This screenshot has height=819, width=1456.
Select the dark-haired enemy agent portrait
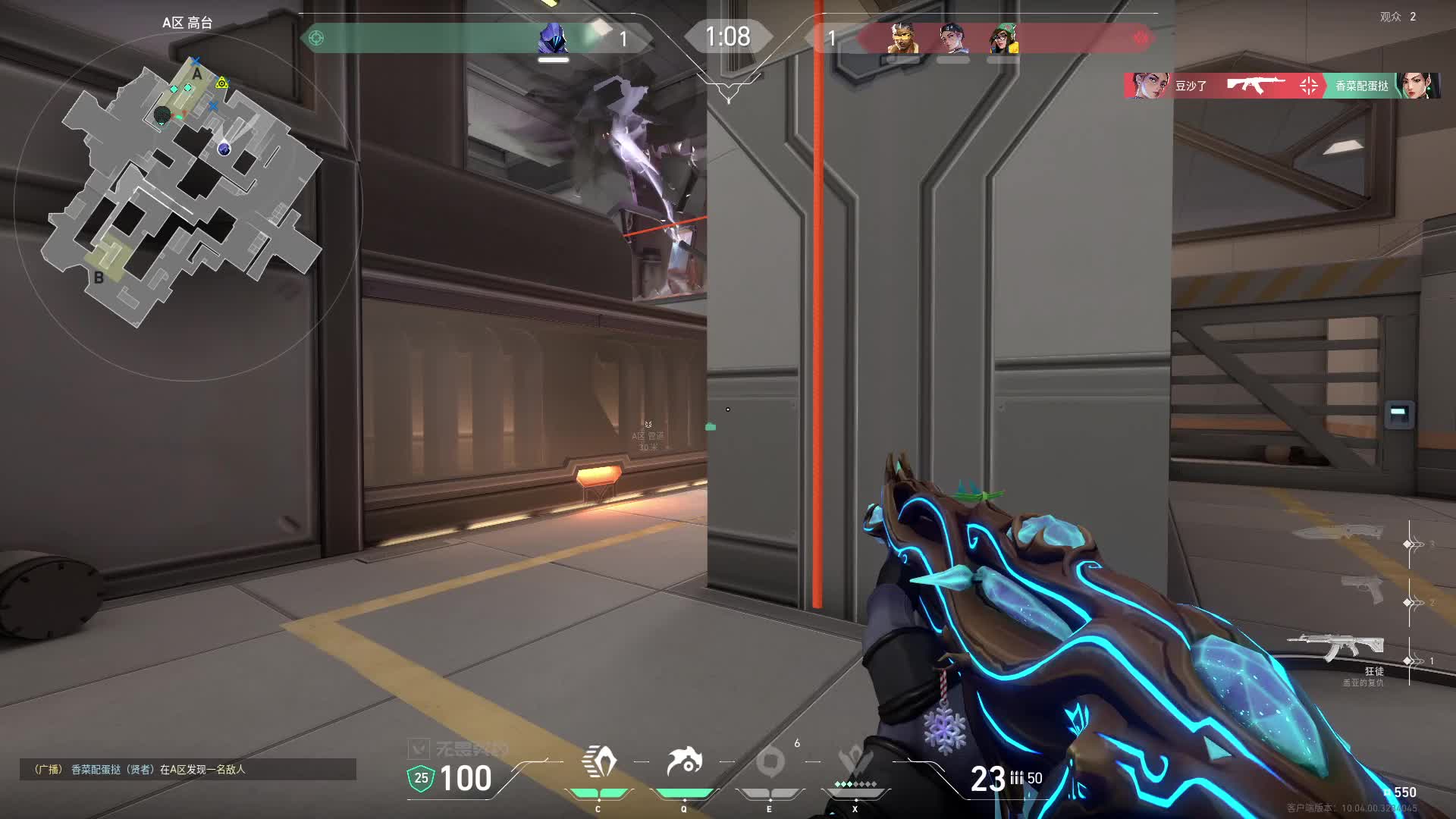pos(953,38)
